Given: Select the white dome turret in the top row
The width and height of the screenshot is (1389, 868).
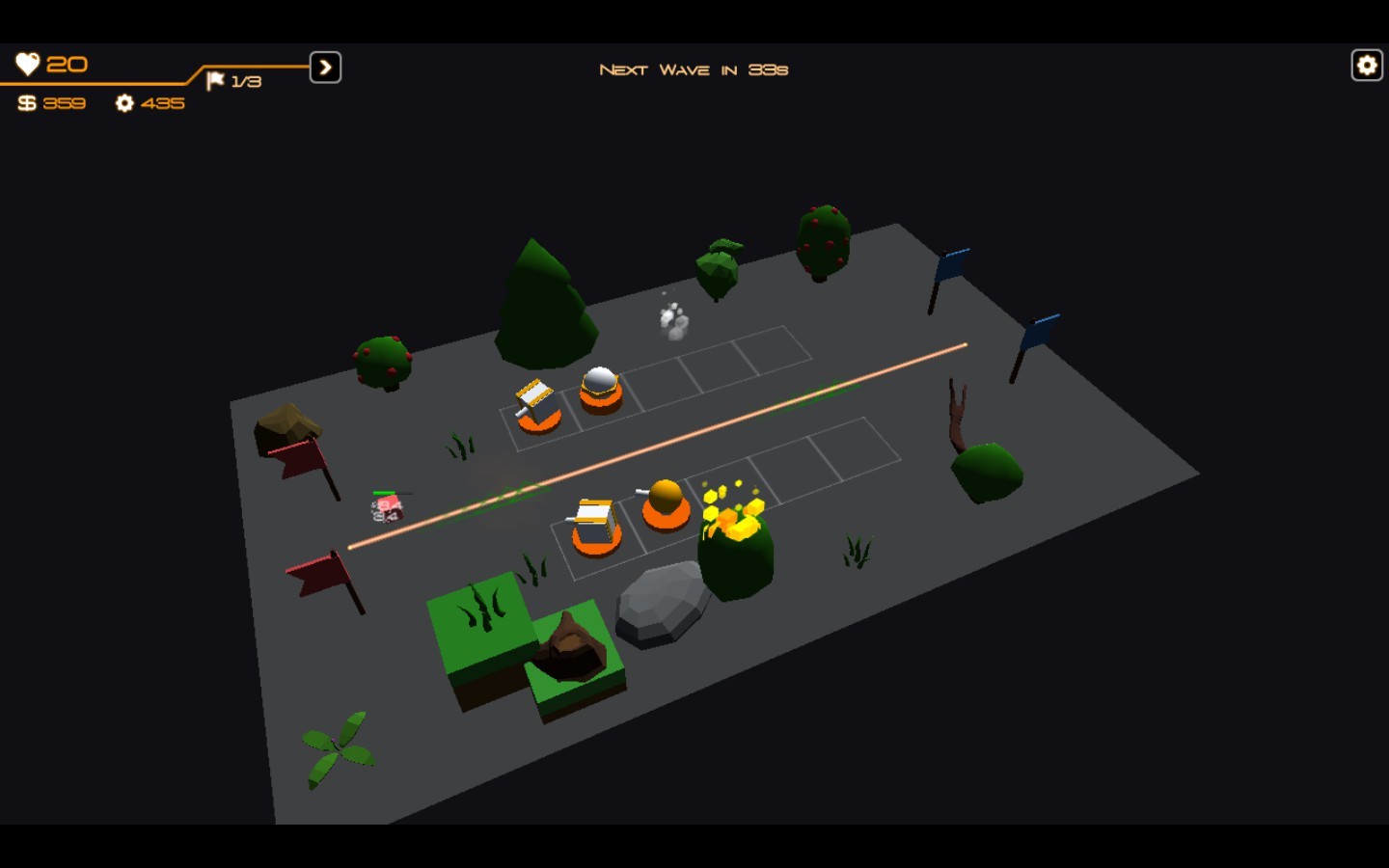Looking at the screenshot, I should pyautogui.click(x=598, y=386).
